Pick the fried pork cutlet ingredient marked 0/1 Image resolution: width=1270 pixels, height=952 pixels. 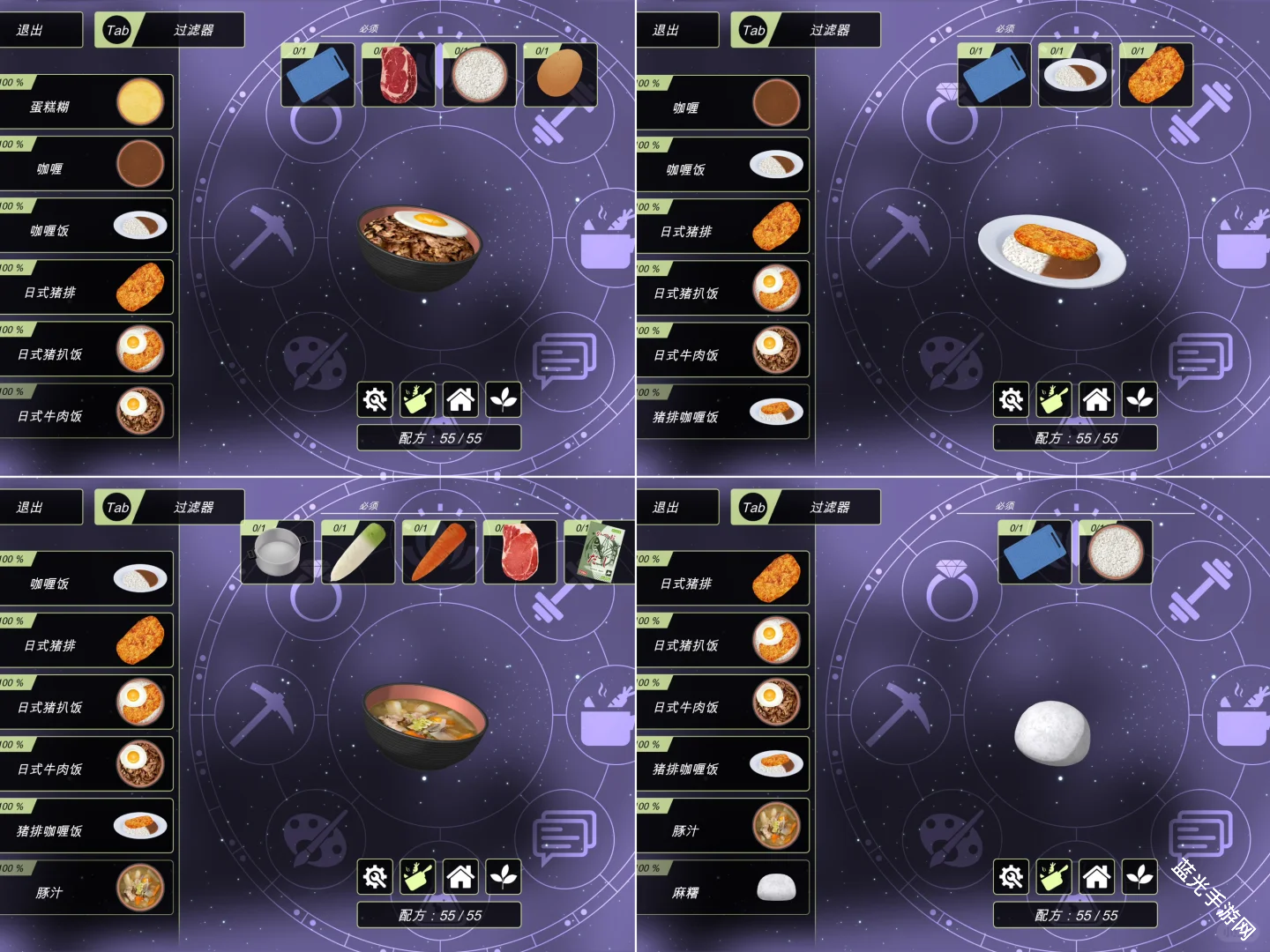[1155, 76]
